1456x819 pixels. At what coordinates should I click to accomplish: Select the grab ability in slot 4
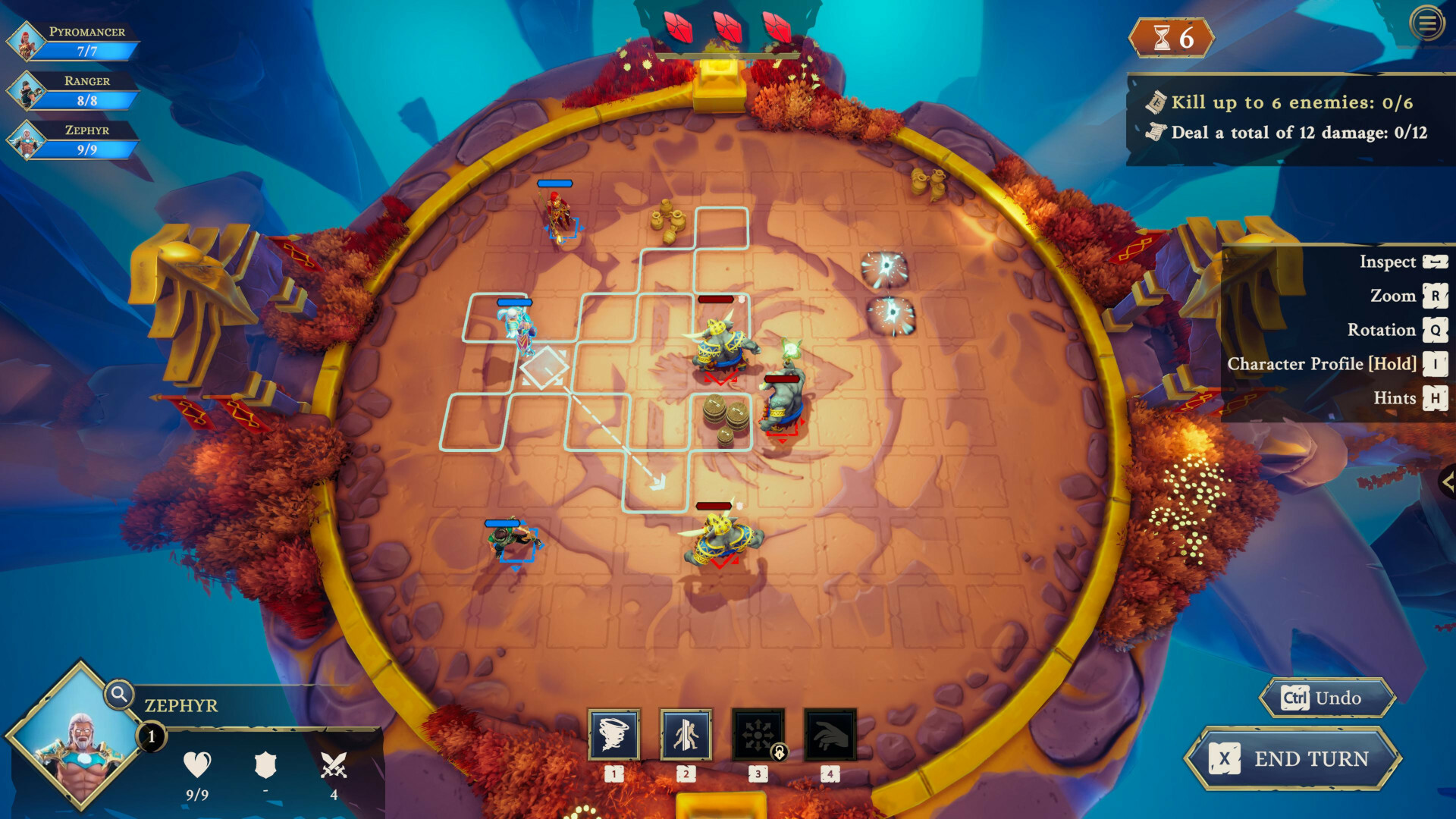click(x=831, y=733)
